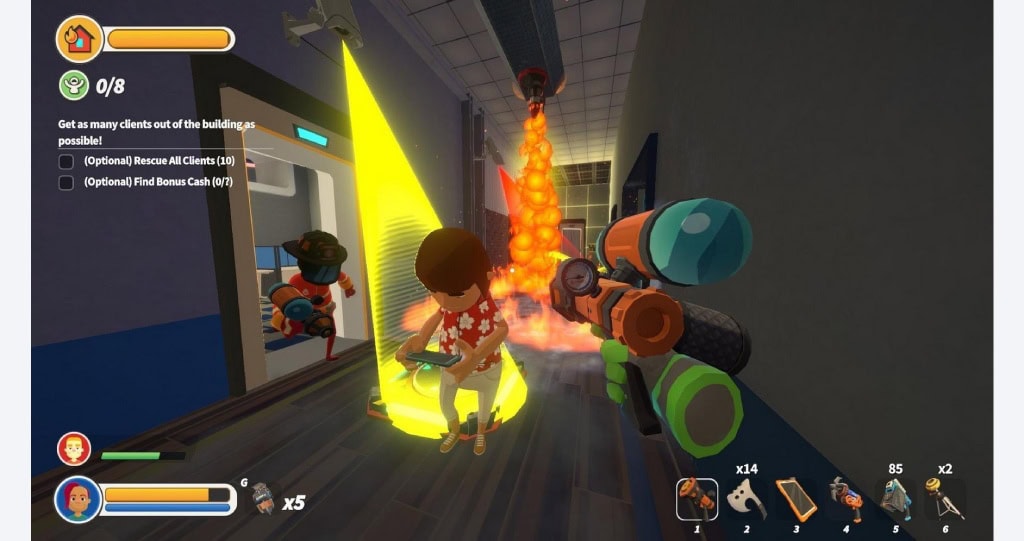Click the blond teammate portrait
The image size is (1024, 541).
(x=74, y=449)
